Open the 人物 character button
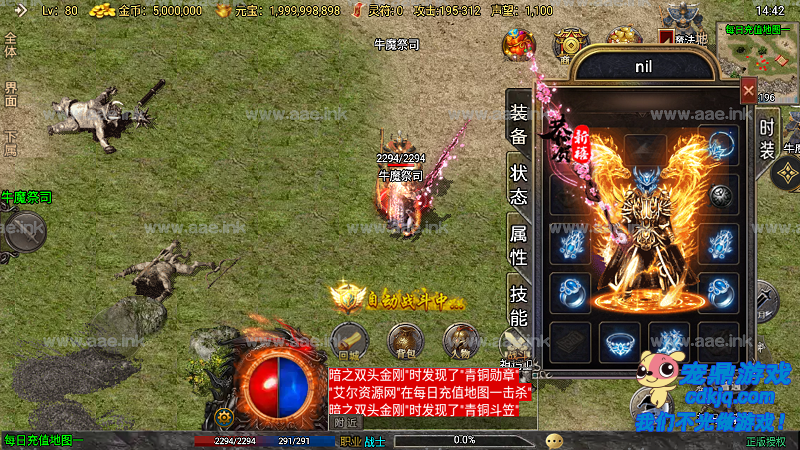Screen dimensions: 800x450 click(459, 341)
